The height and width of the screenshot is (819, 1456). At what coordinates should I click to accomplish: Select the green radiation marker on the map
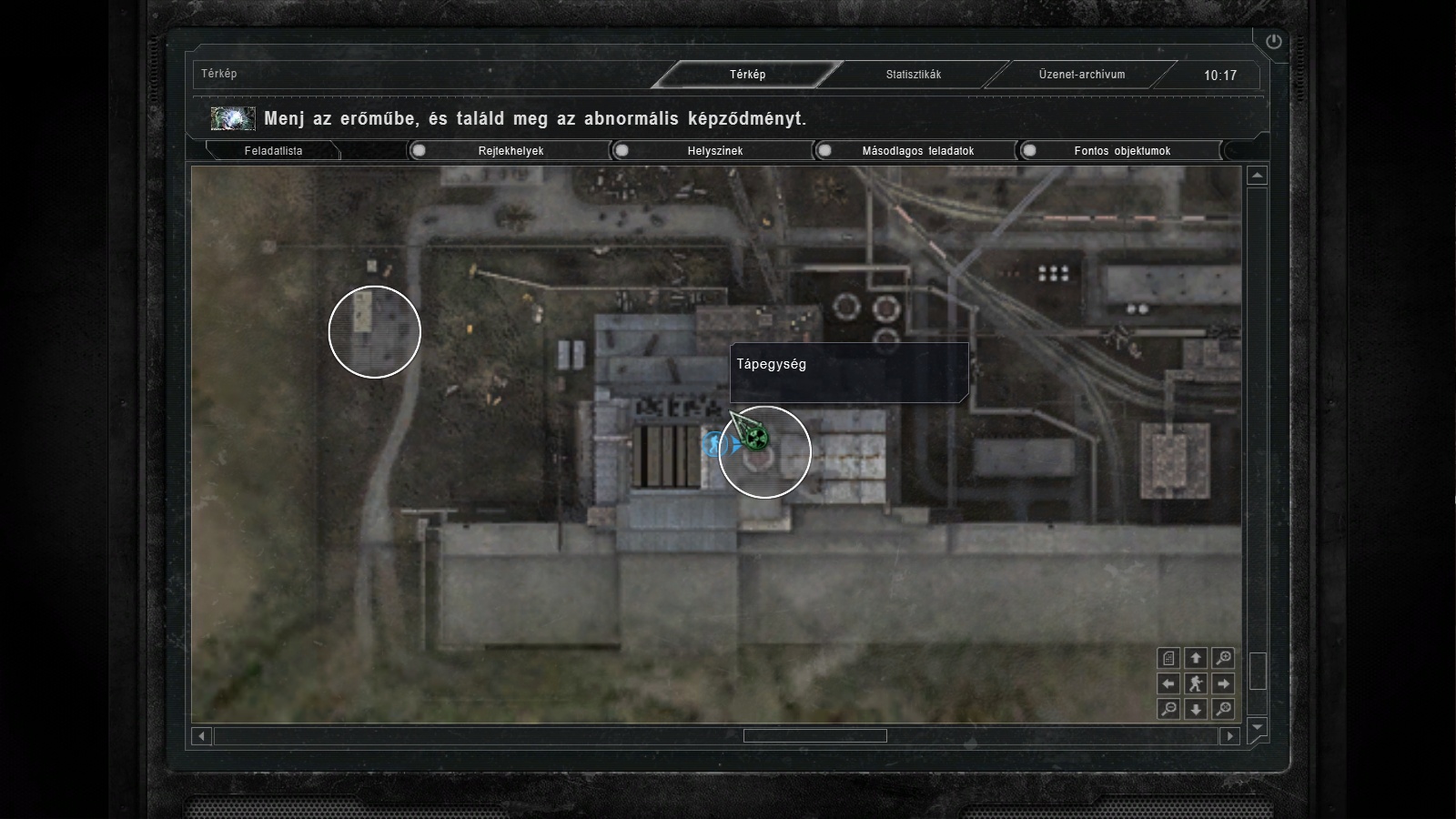tap(754, 440)
